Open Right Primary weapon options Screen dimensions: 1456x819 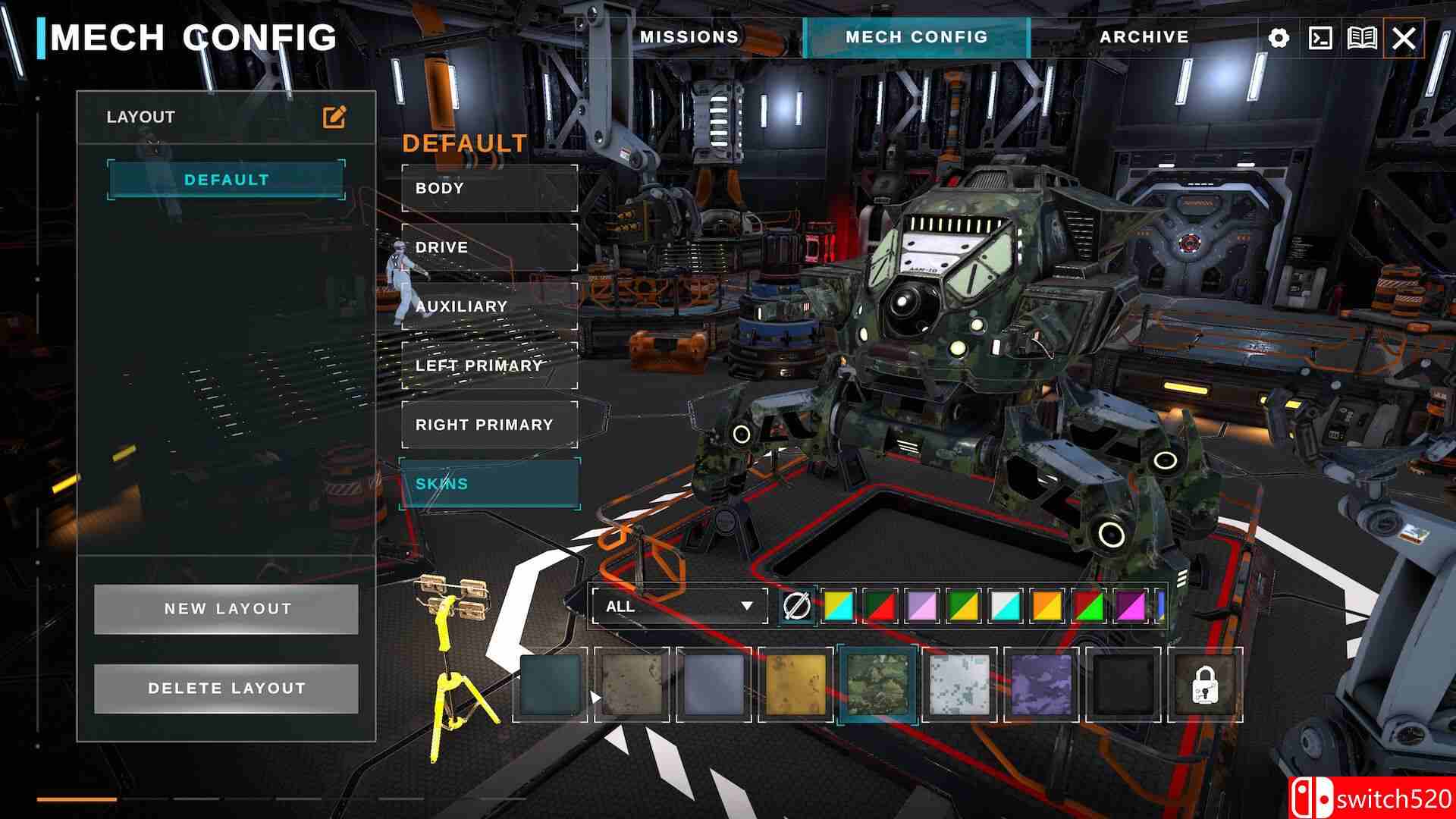tap(489, 425)
